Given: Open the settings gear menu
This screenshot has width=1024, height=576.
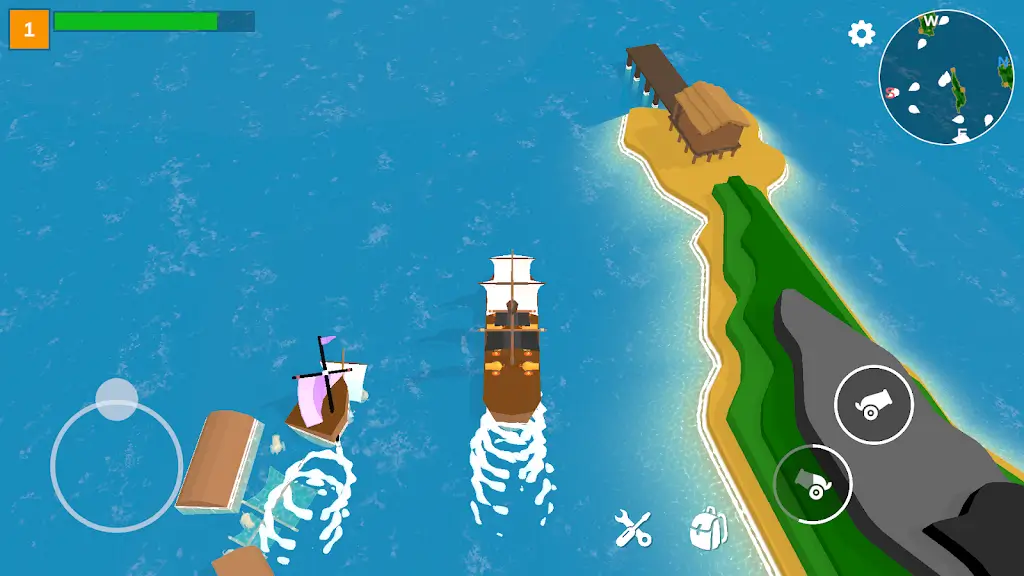Looking at the screenshot, I should click(x=861, y=34).
